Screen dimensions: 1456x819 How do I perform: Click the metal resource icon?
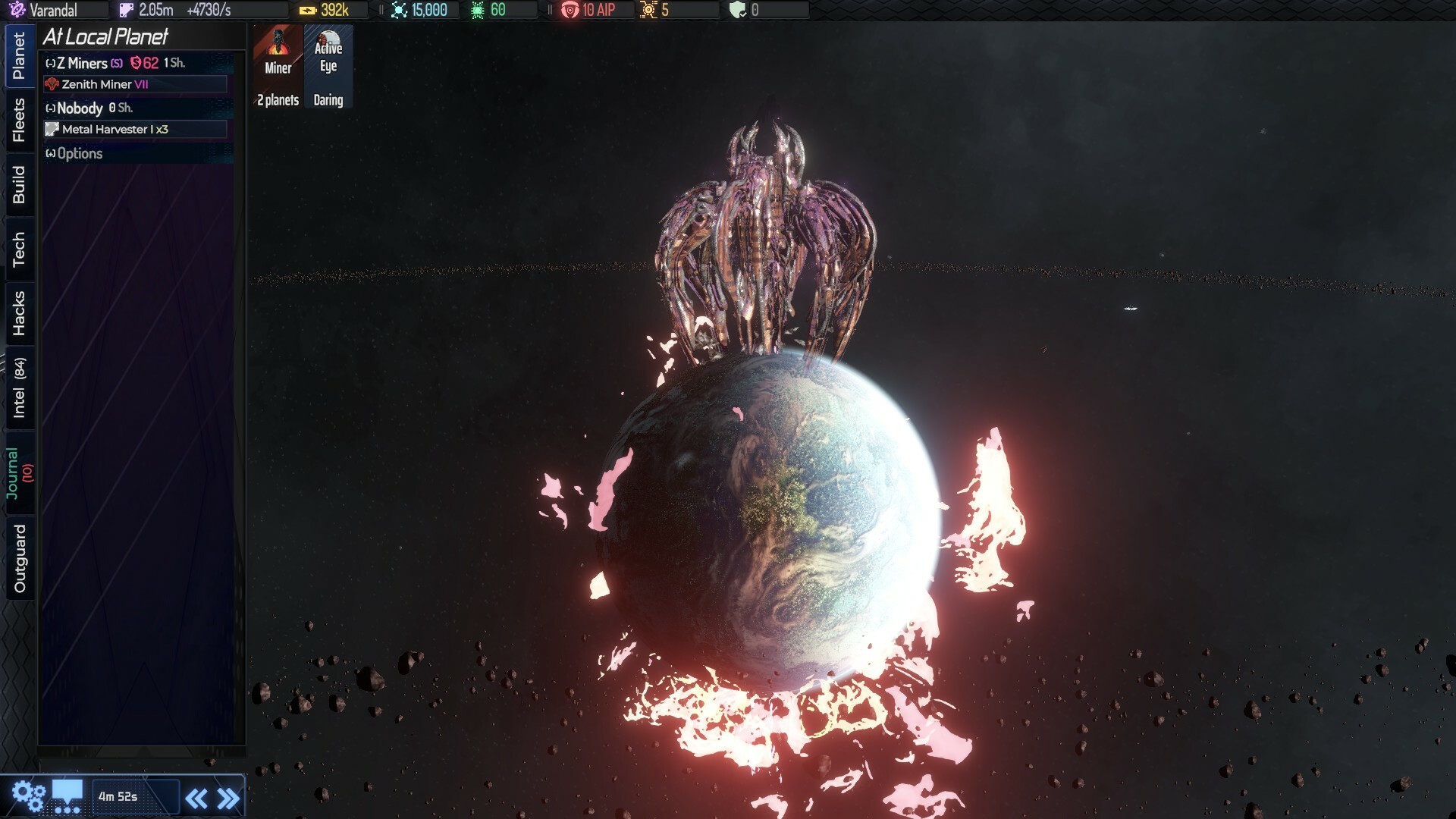point(126,10)
